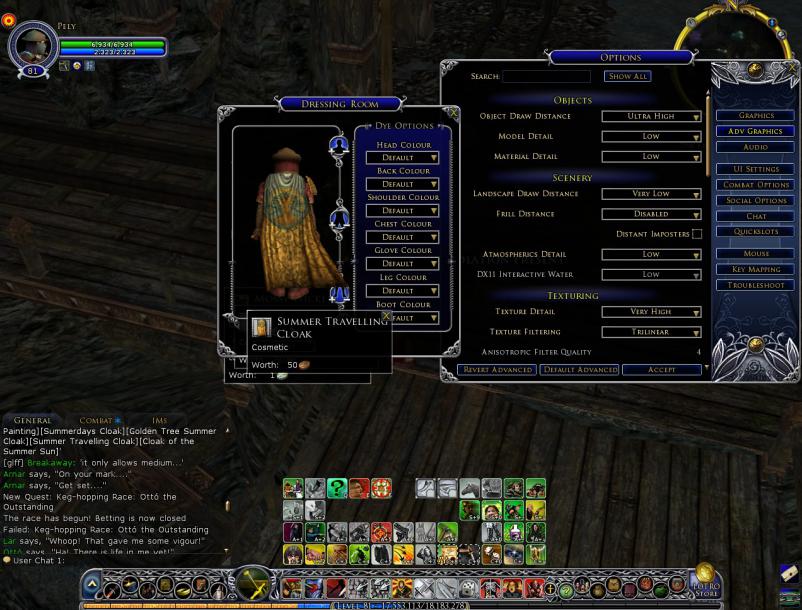
Task: Focus the options Search field
Action: [546, 77]
